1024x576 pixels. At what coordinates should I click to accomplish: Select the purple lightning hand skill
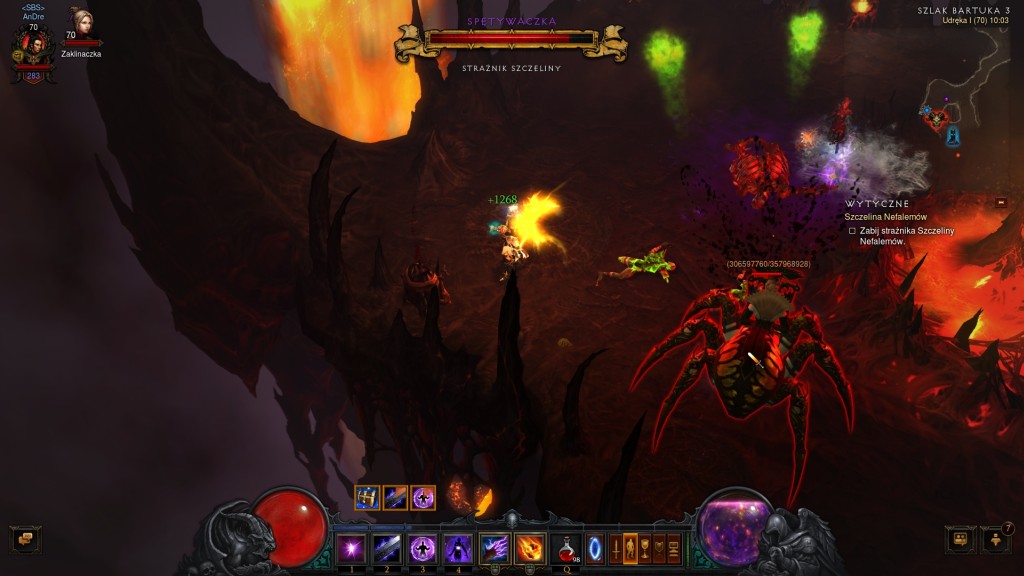[x=495, y=548]
